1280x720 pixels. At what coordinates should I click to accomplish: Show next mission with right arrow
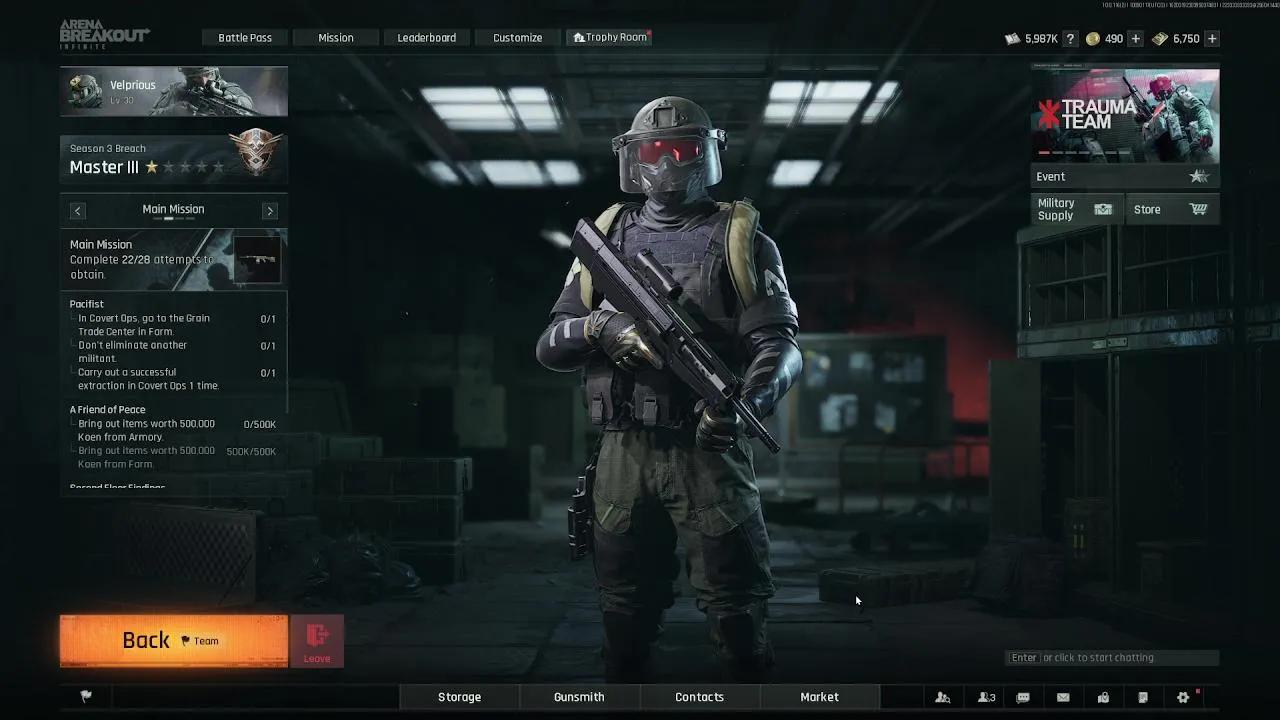[x=269, y=210]
